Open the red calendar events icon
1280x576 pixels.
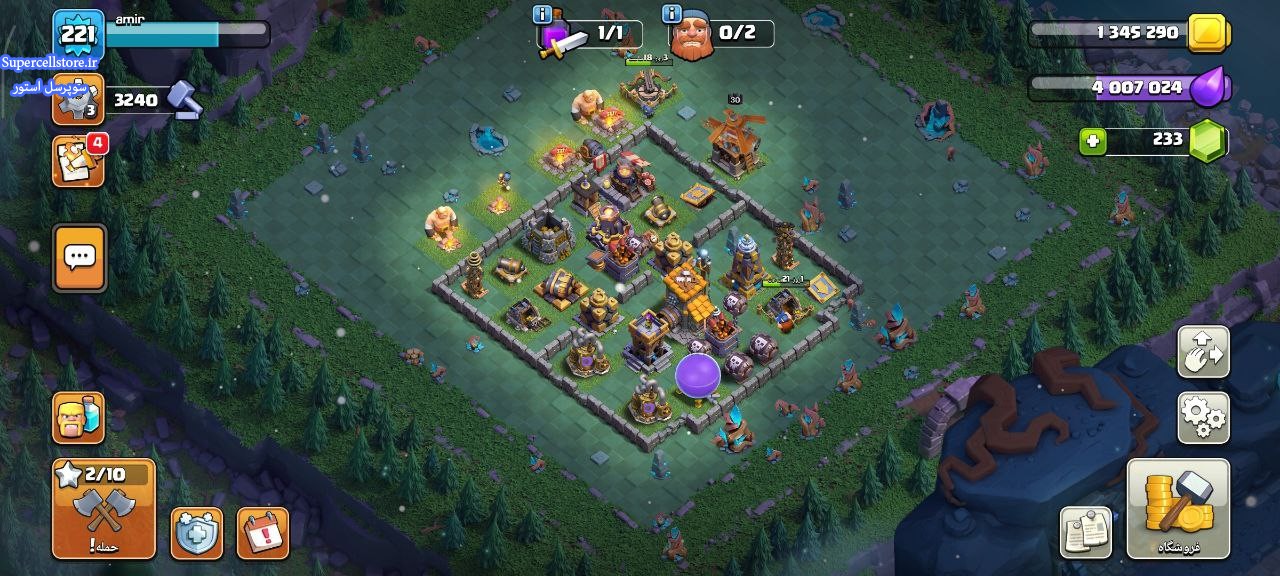pyautogui.click(x=263, y=533)
